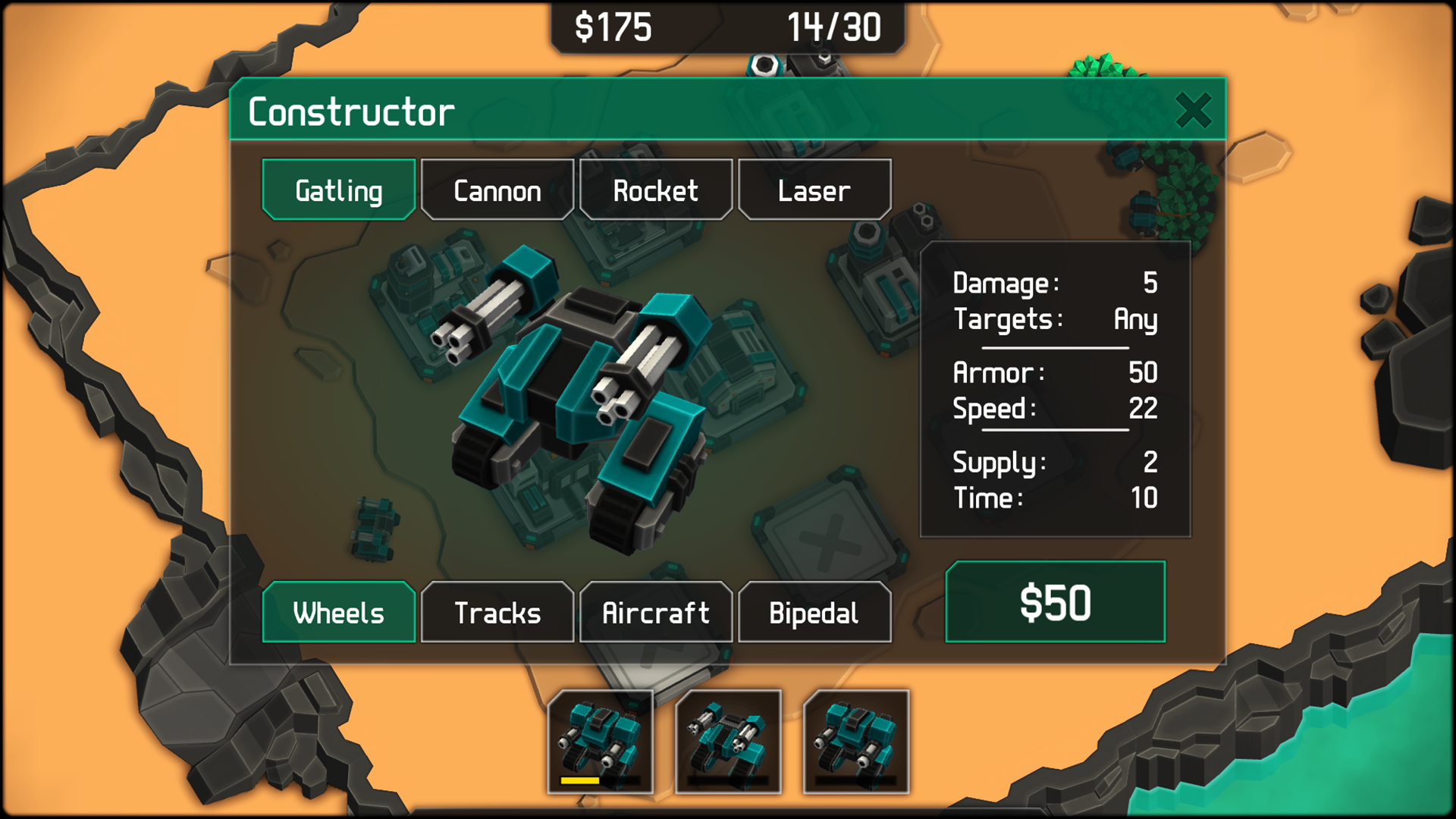Purchase the unit for $50
The width and height of the screenshot is (1456, 819).
point(1055,602)
